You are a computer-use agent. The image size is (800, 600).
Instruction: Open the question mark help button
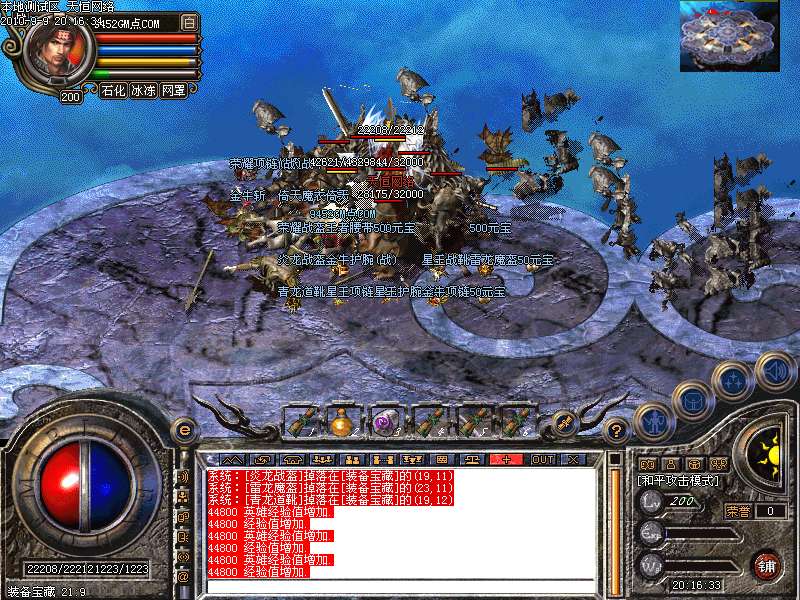click(x=617, y=431)
